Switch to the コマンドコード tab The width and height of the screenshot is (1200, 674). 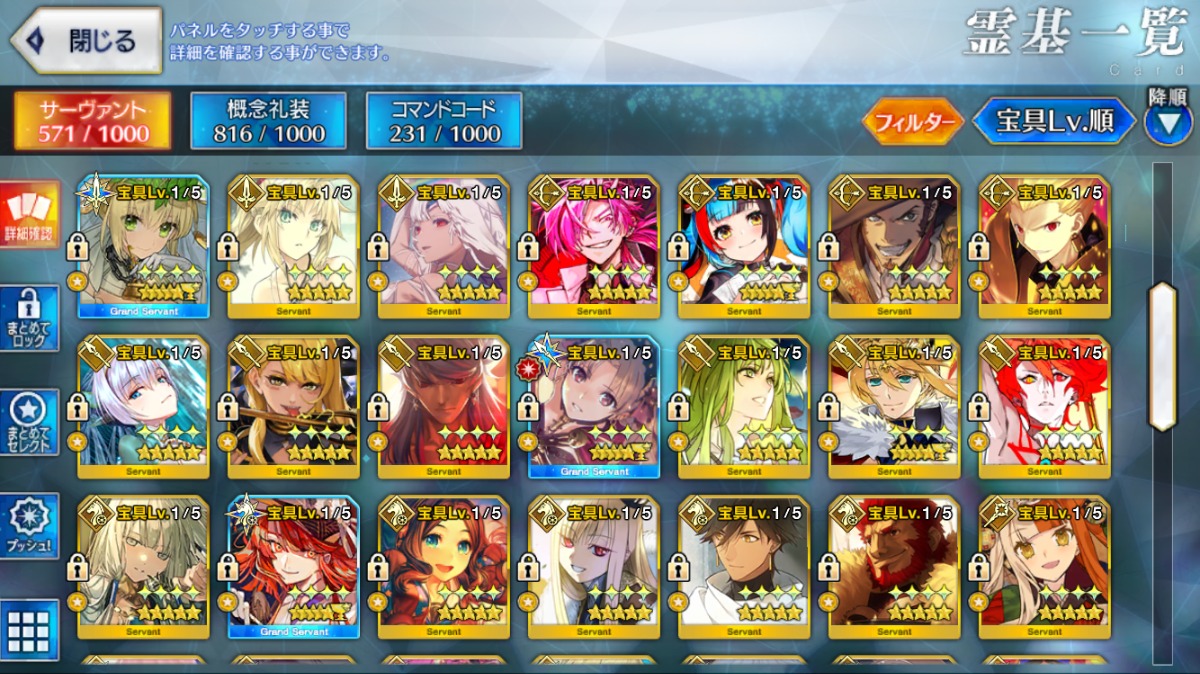point(444,122)
